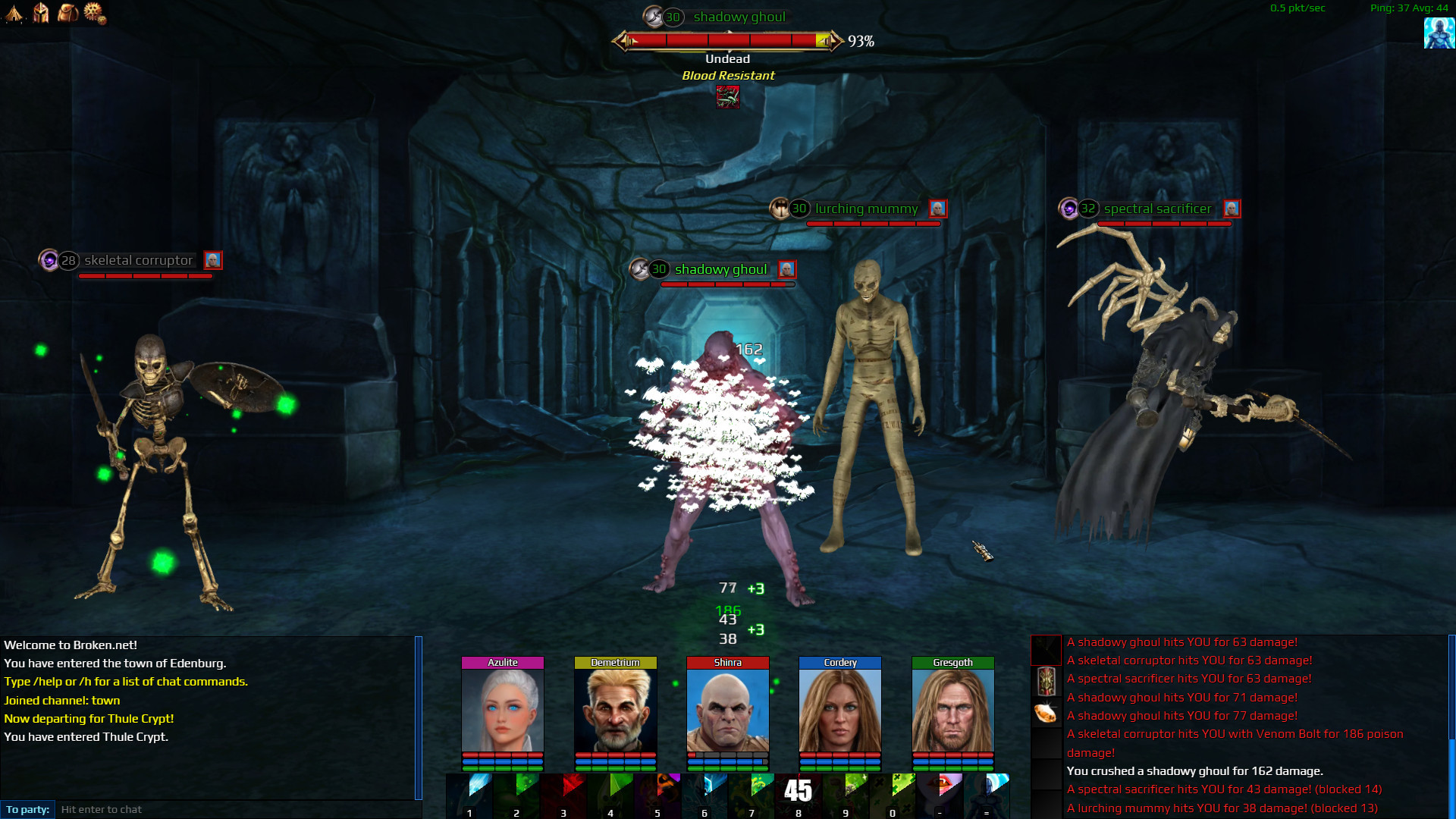
Task: Target the spectral sacrificer nameplate
Action: [1157, 209]
